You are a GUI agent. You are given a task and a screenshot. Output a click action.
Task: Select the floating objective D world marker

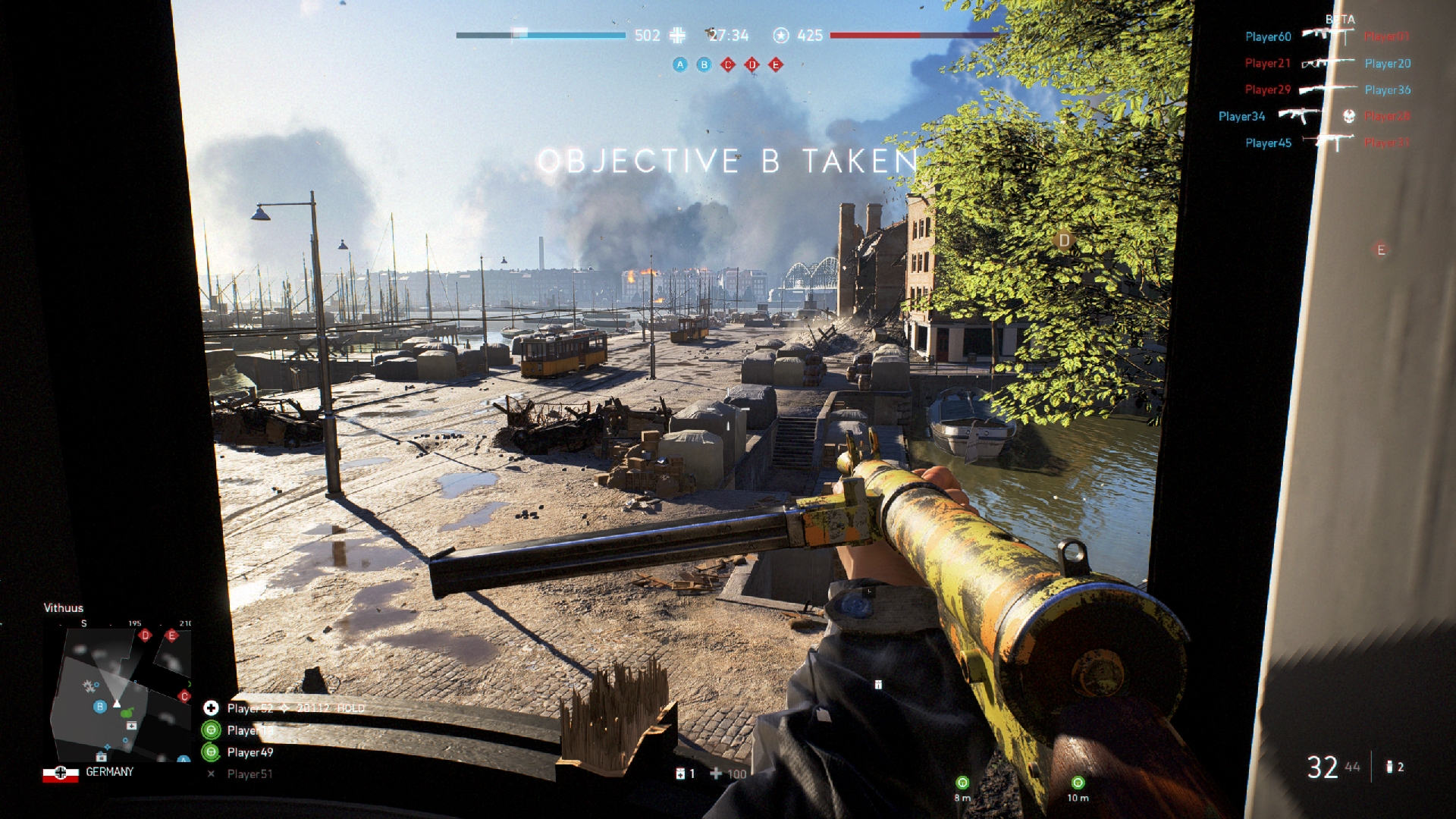point(1064,240)
